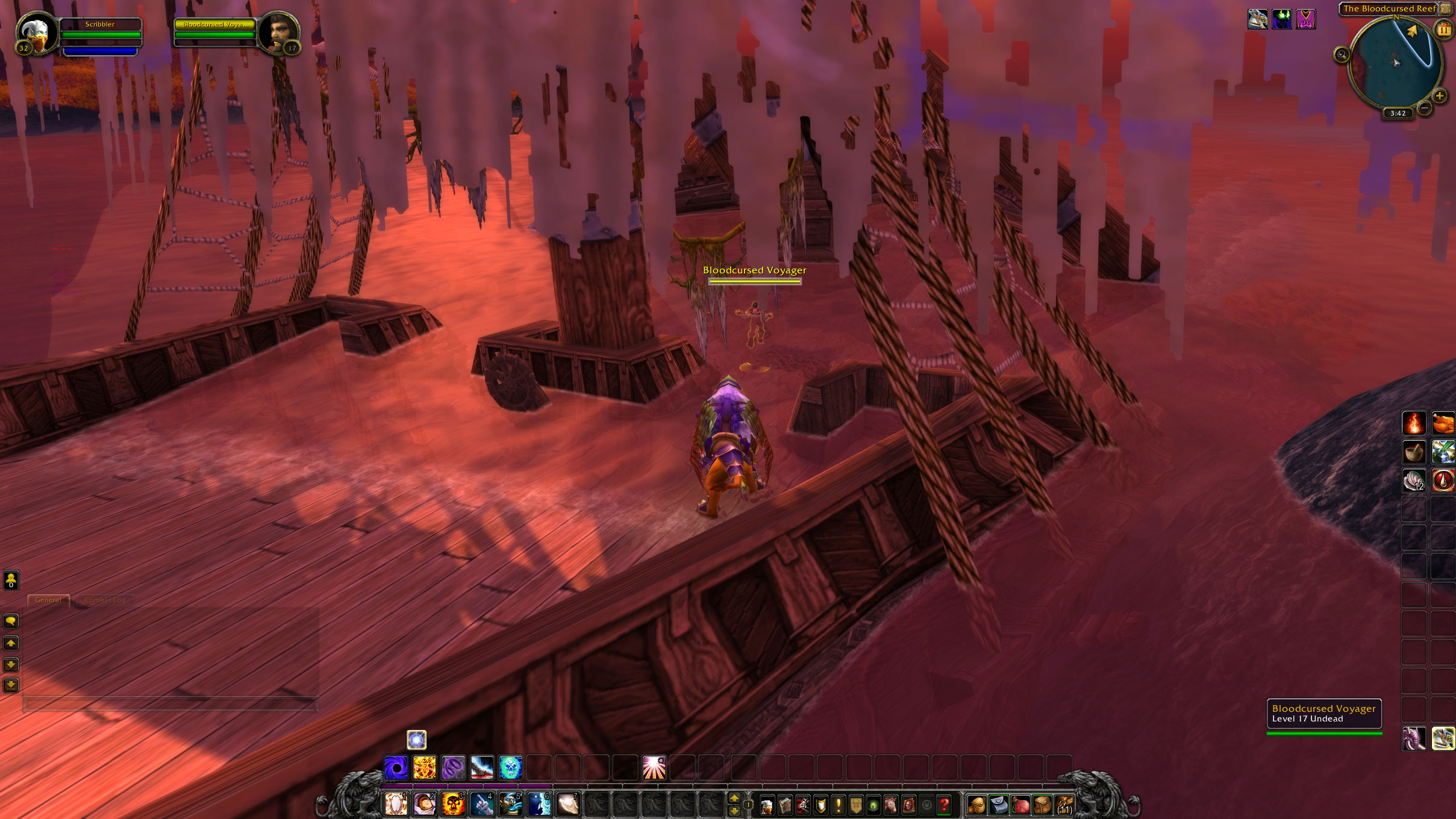Click the Scribbler player portrait
This screenshot has height=819, width=1456.
coord(36,34)
